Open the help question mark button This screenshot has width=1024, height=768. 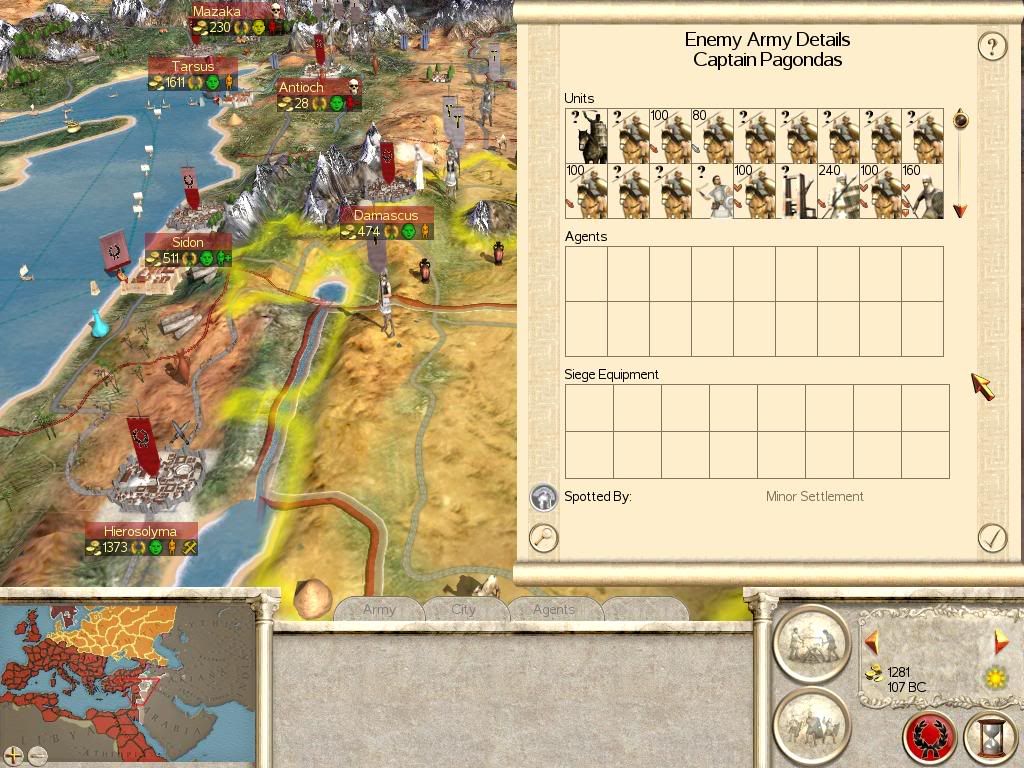pyautogui.click(x=991, y=46)
